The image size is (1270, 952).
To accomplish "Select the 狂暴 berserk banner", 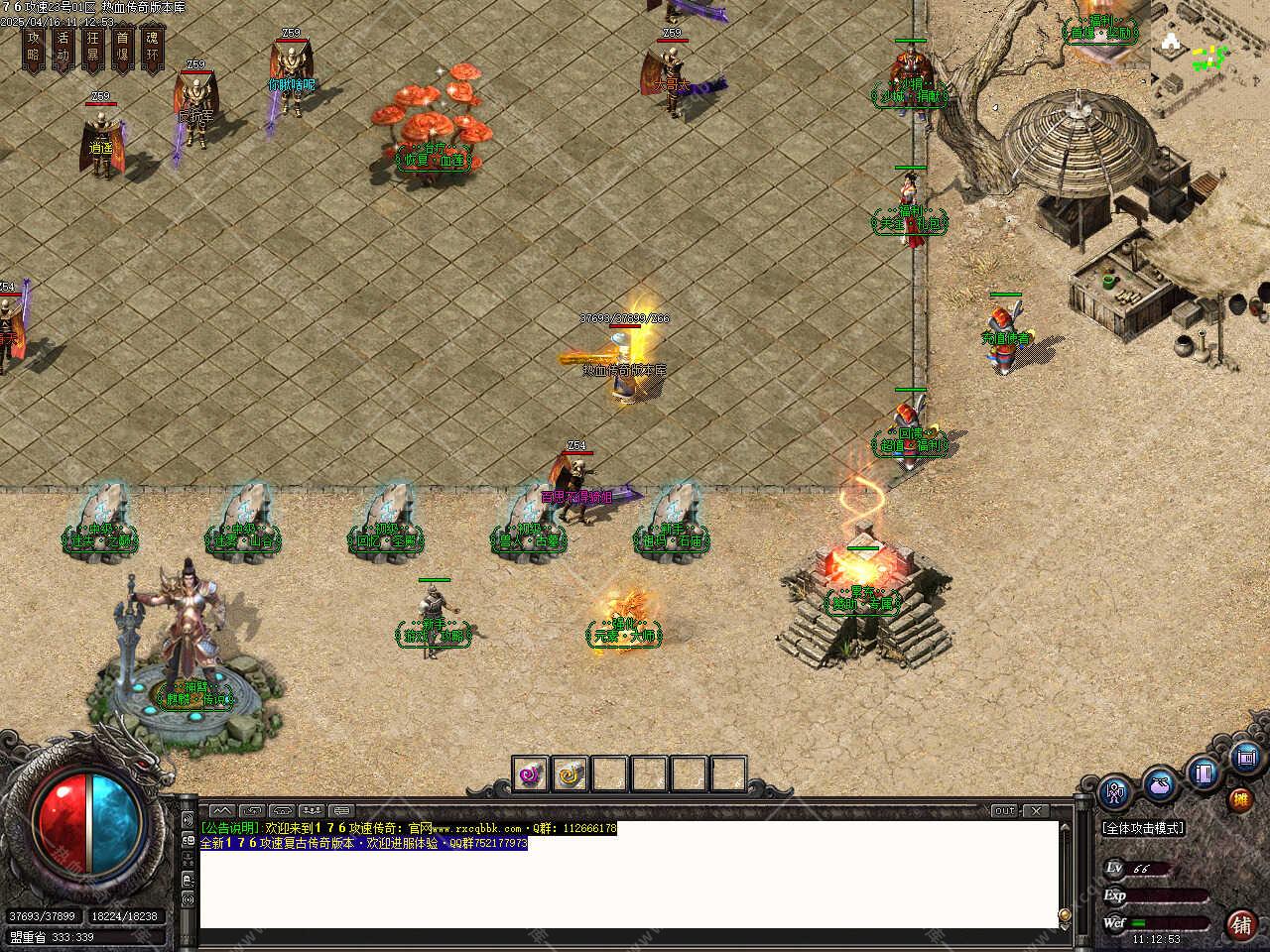I will 93,49.
